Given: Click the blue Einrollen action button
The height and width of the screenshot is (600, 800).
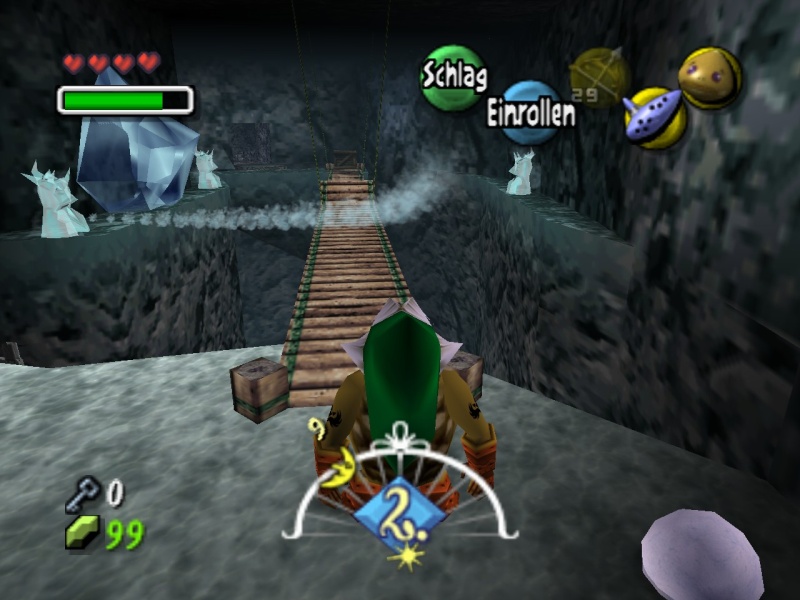Looking at the screenshot, I should [531, 112].
